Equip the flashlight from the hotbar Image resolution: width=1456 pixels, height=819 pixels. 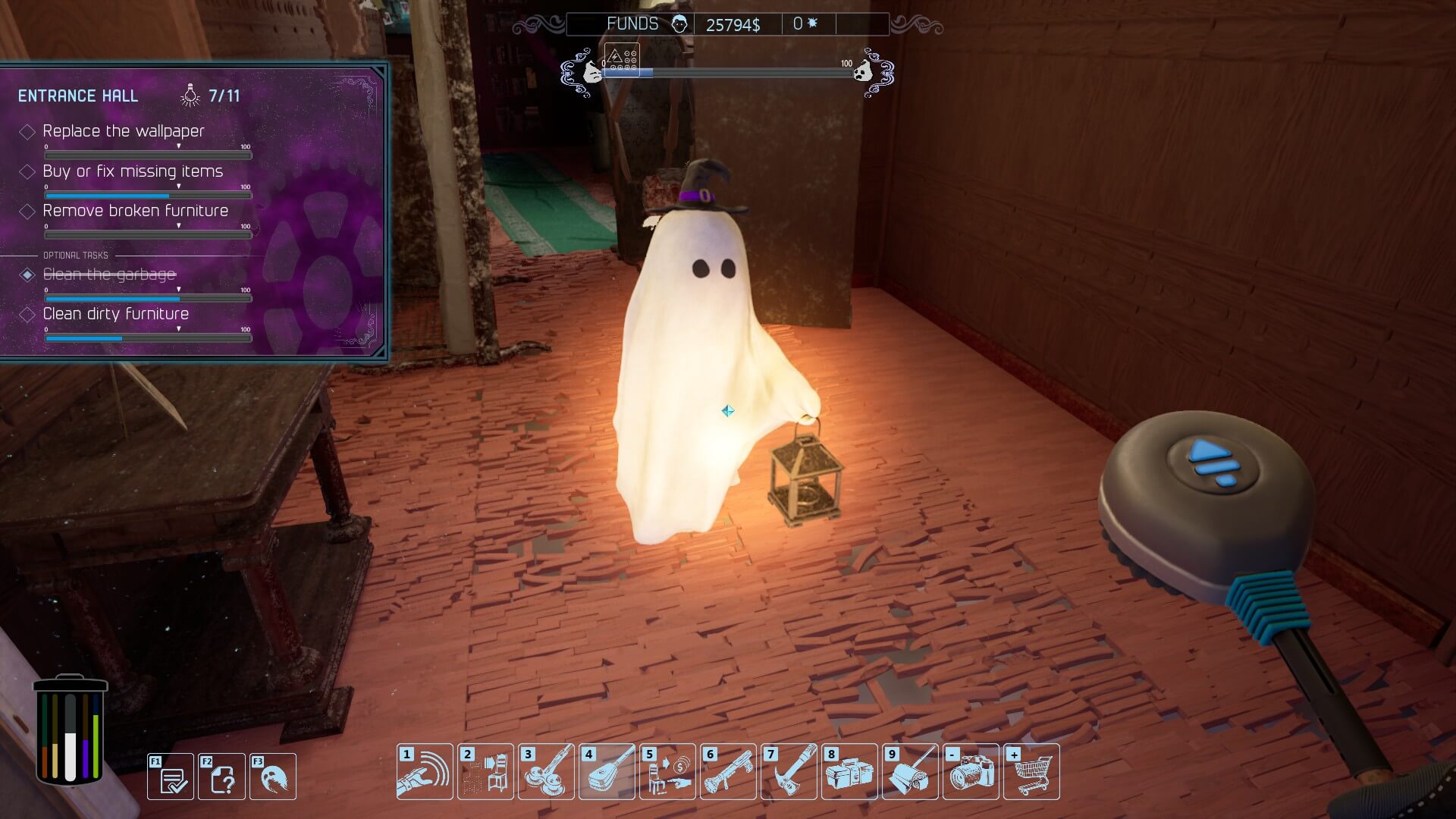[x=728, y=772]
